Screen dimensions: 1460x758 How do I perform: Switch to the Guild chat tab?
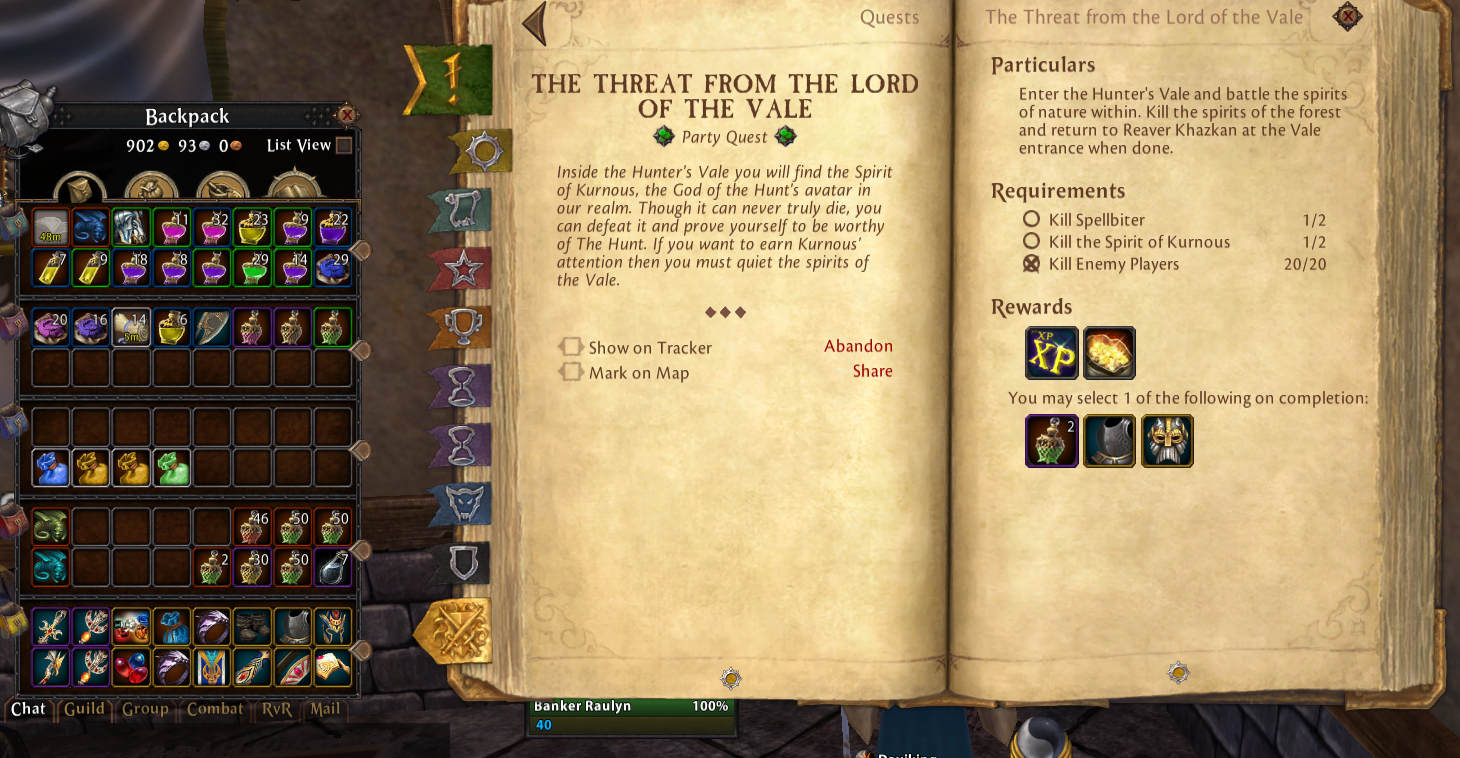[x=84, y=709]
